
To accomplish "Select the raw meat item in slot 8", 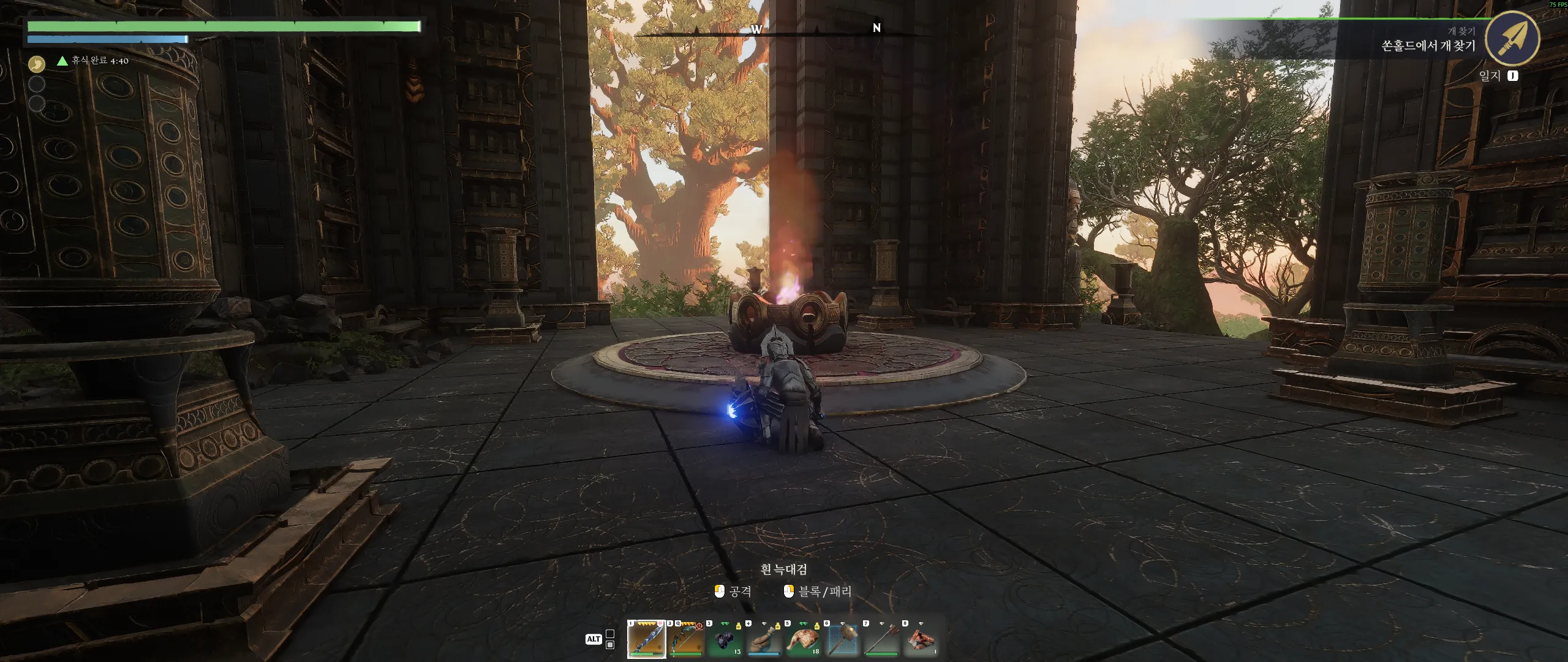I will [921, 639].
